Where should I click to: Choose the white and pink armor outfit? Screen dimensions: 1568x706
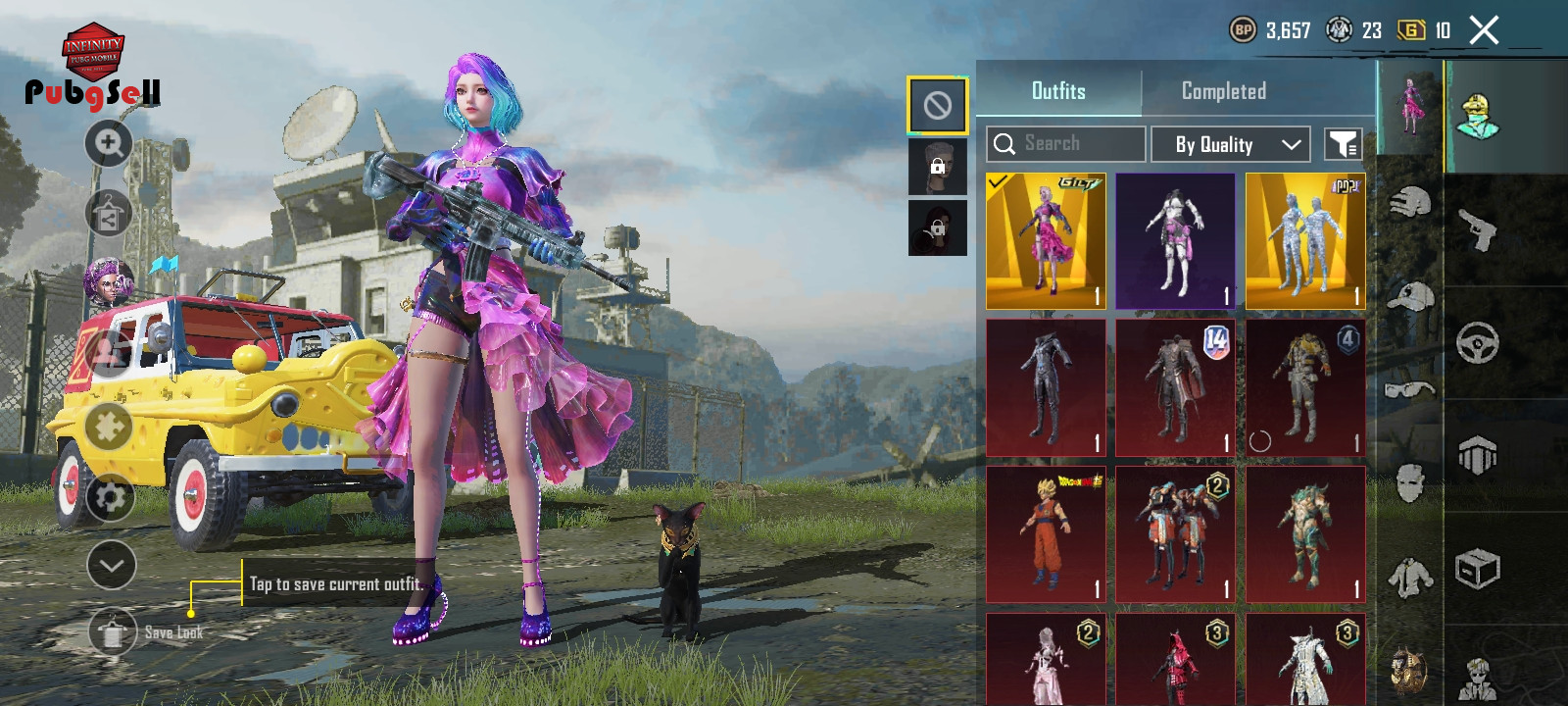coord(1175,241)
